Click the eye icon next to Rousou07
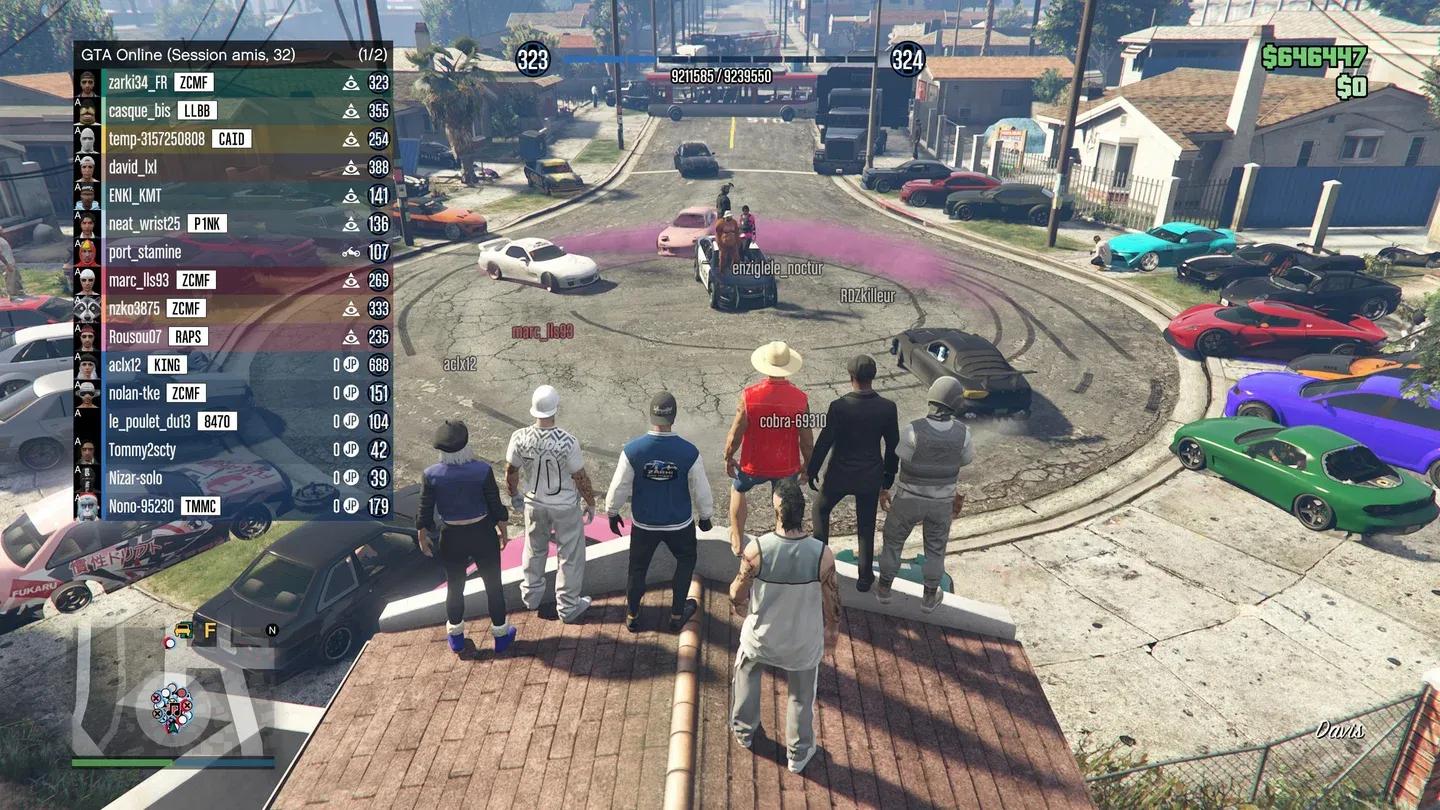This screenshot has height=810, width=1440. pos(349,336)
